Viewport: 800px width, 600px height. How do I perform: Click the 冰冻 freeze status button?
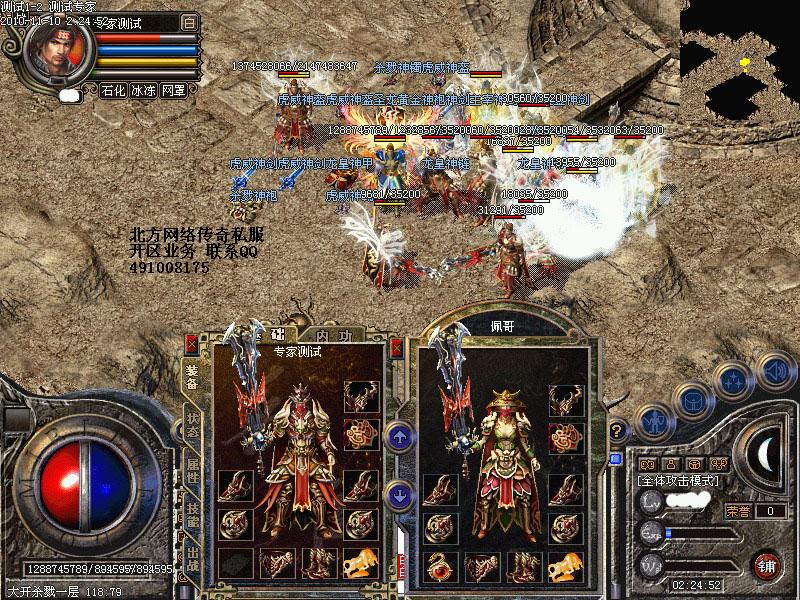[x=143, y=90]
